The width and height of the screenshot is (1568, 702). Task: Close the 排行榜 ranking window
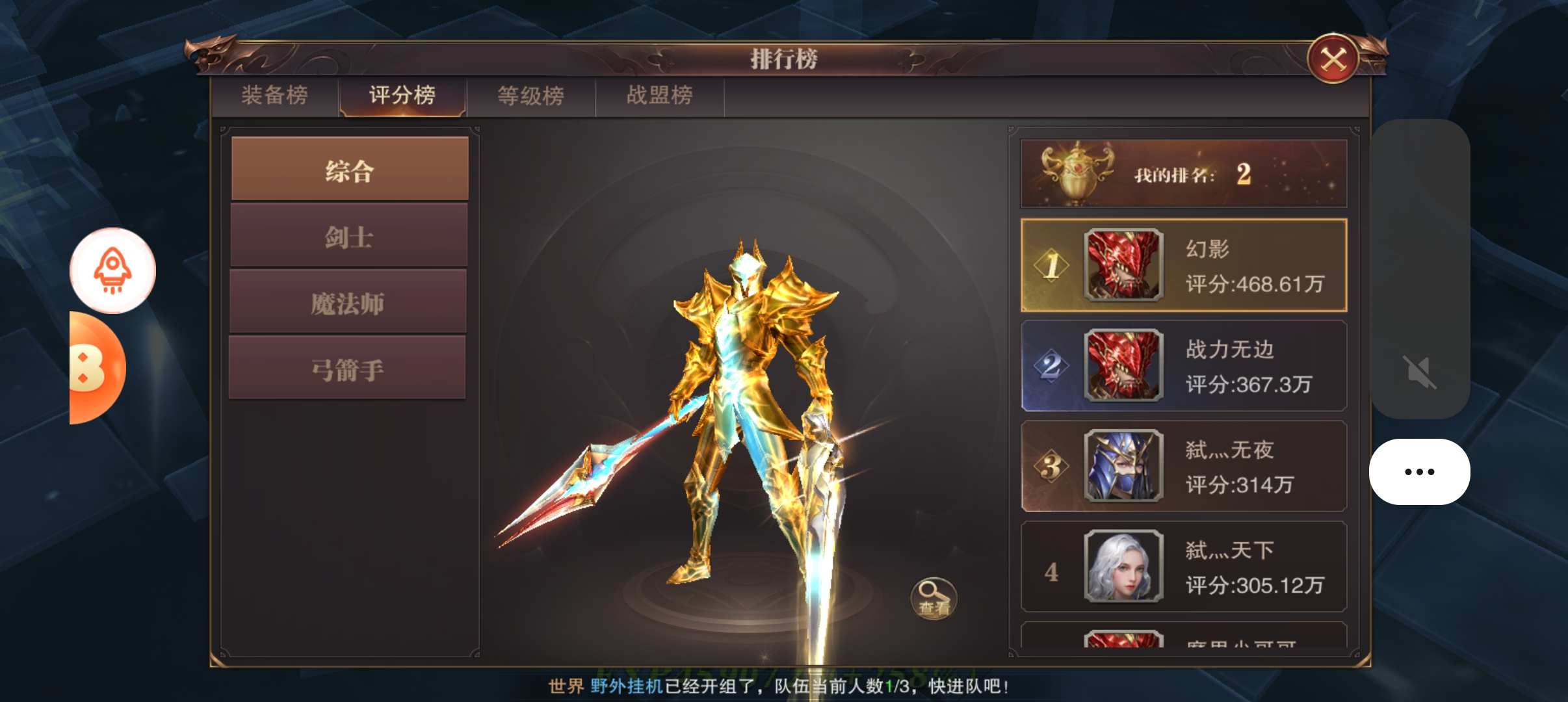(x=1333, y=60)
